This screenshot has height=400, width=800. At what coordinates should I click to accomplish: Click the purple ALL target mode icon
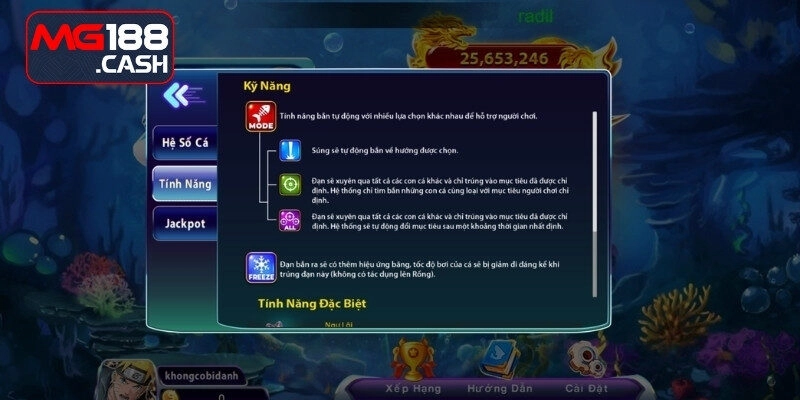click(x=290, y=219)
